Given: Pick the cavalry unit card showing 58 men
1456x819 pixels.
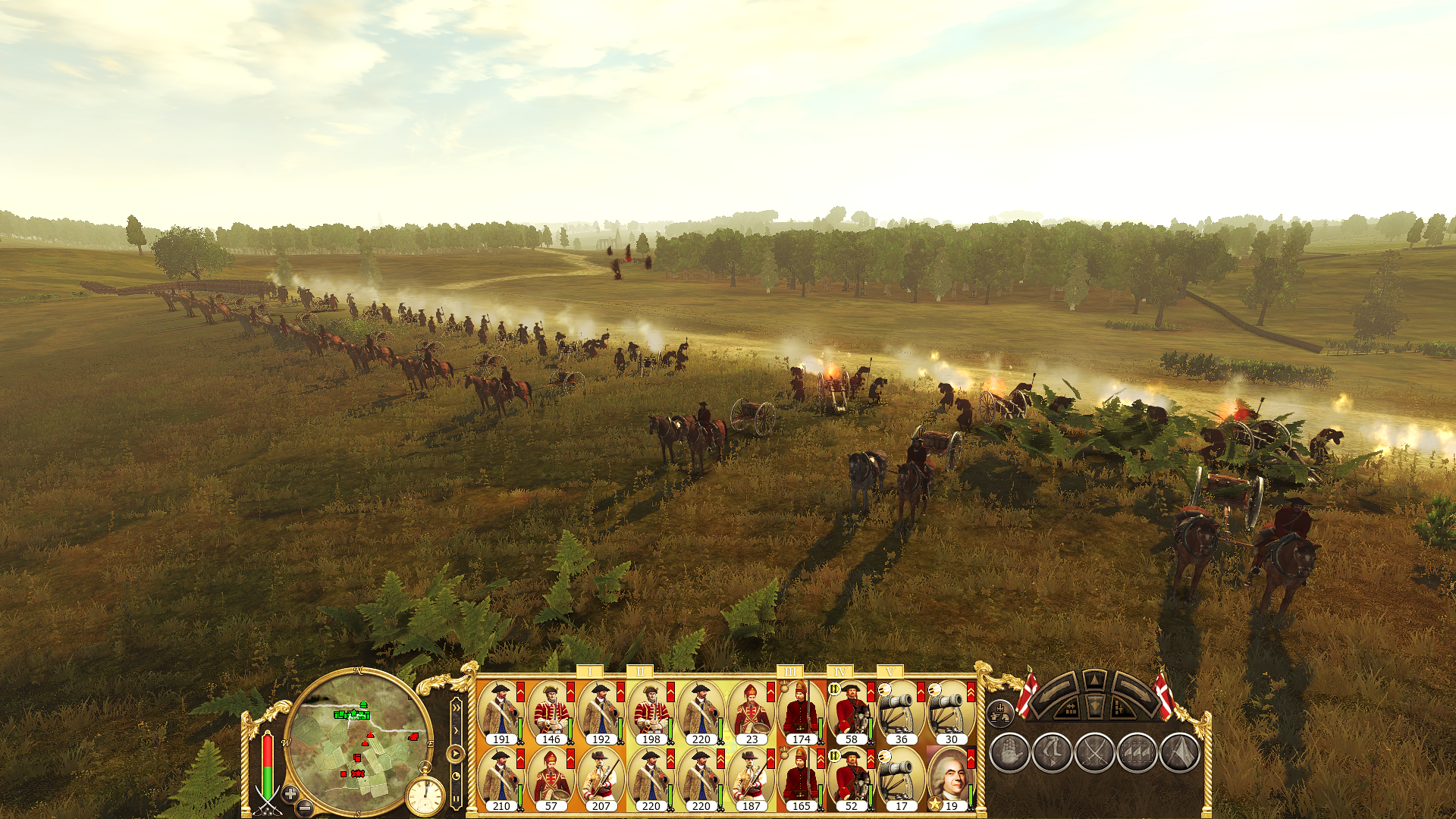Looking at the screenshot, I should 850,712.
